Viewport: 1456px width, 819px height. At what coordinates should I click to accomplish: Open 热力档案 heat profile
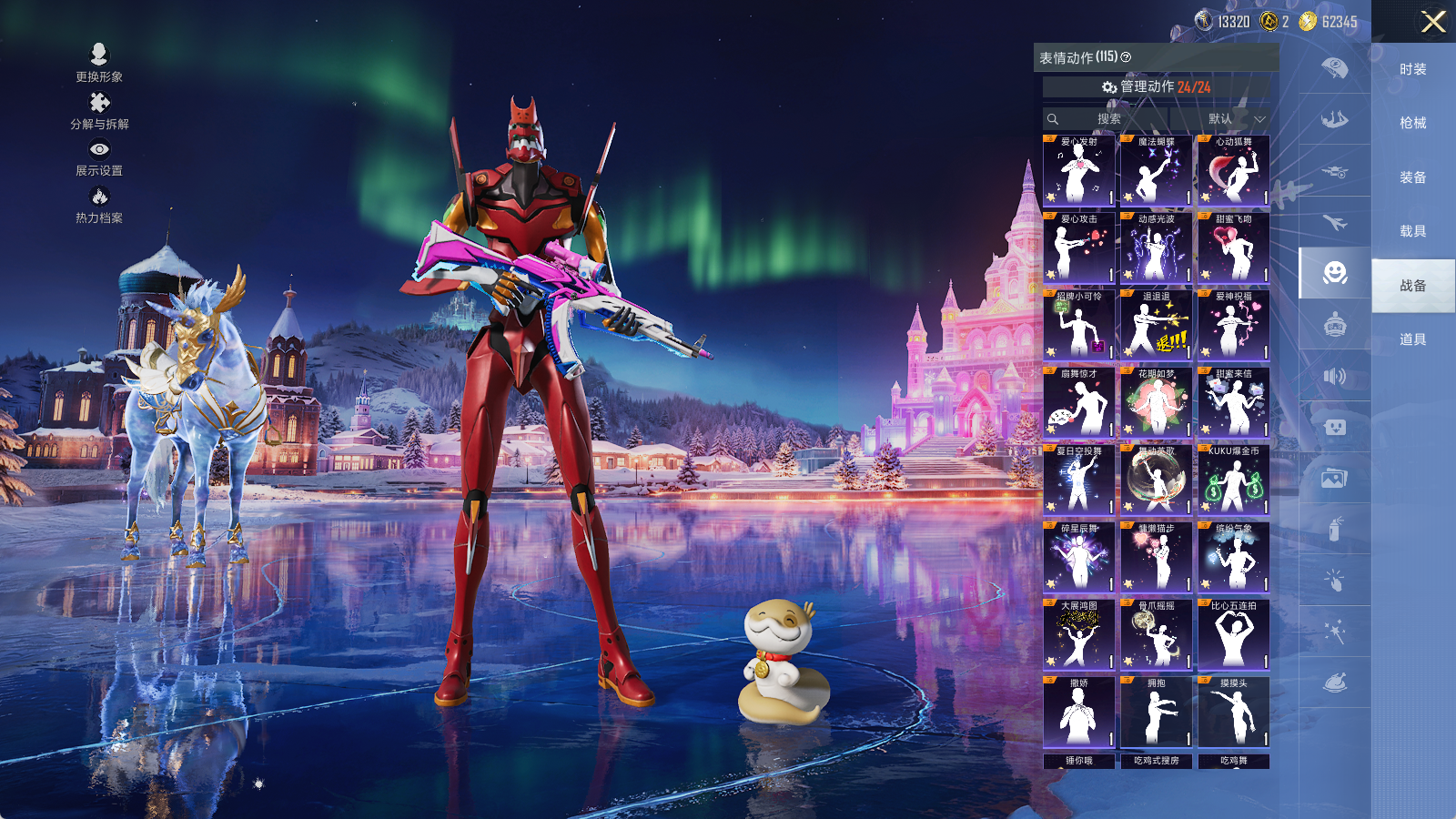pyautogui.click(x=99, y=204)
